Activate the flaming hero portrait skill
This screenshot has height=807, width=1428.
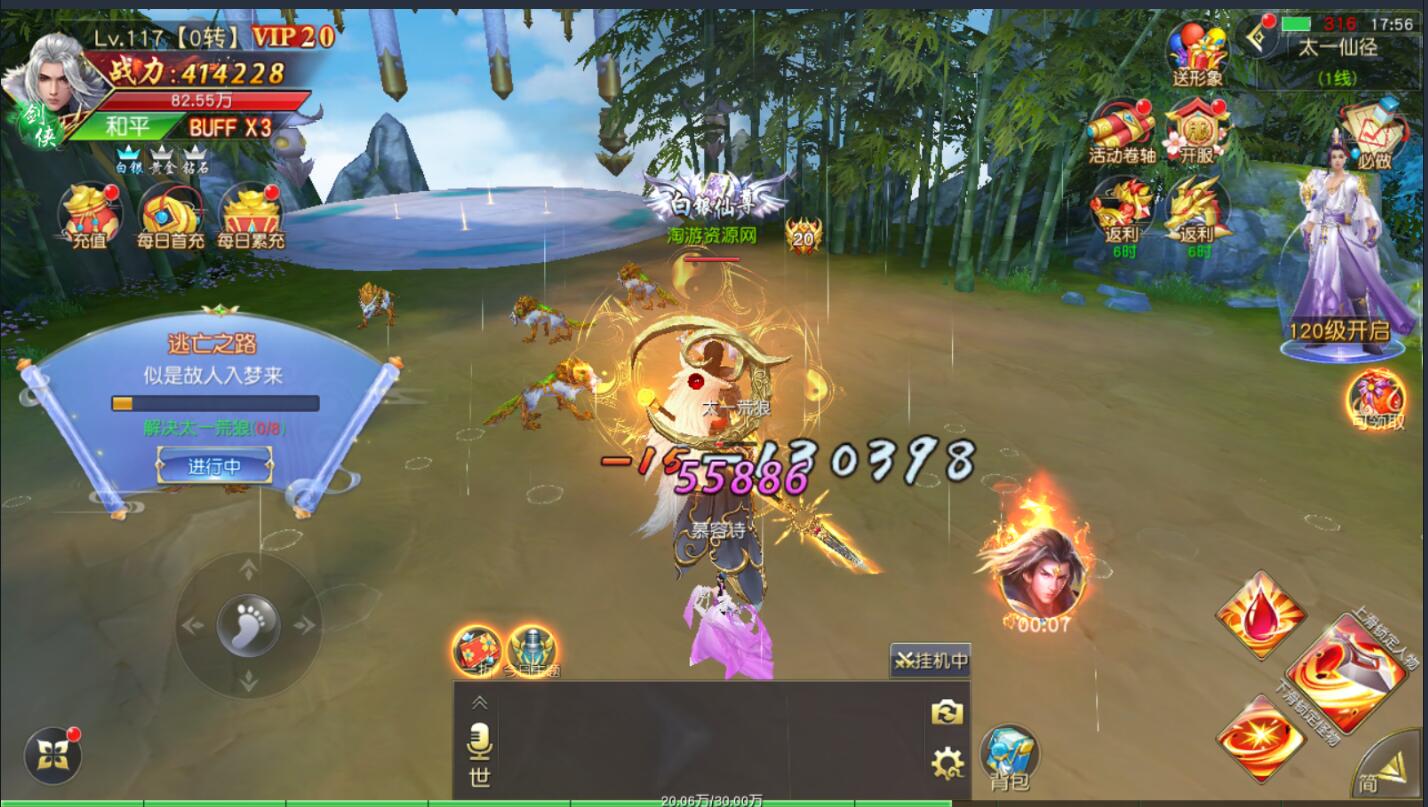pos(1039,573)
